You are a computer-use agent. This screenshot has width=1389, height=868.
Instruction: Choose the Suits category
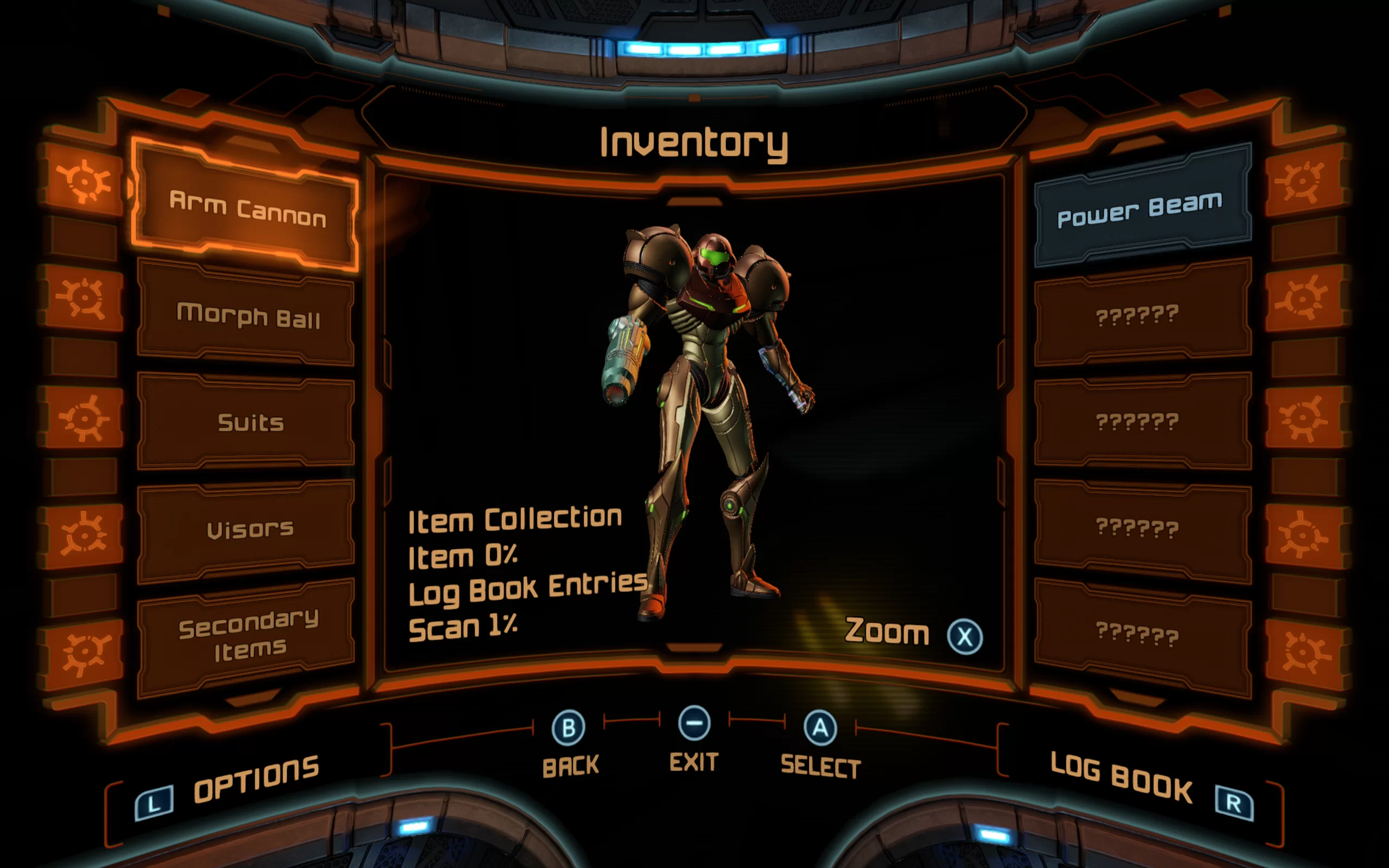tap(250, 423)
